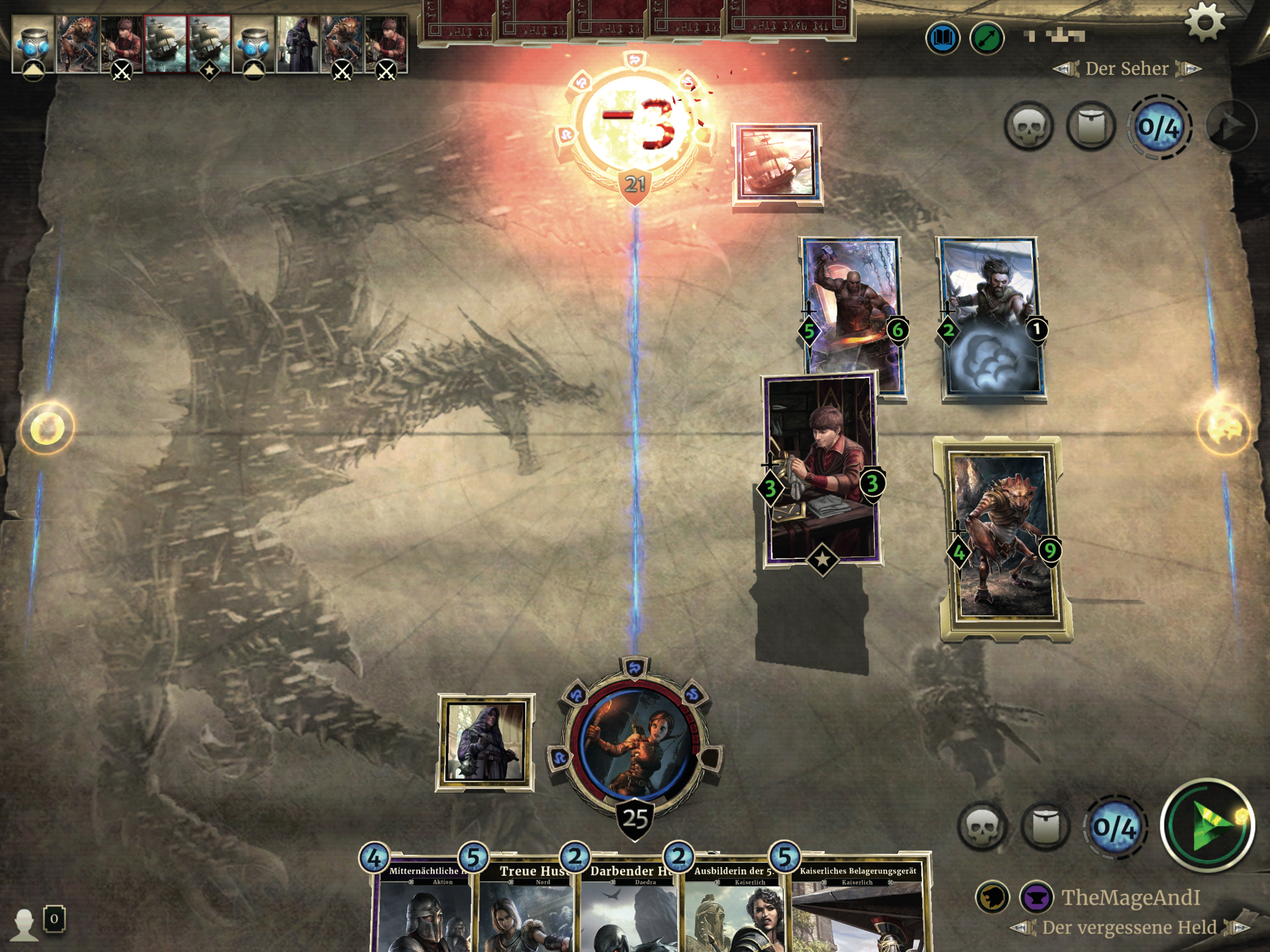Choose the Treue Huscarl card
1270x952 pixels.
pos(525,907)
